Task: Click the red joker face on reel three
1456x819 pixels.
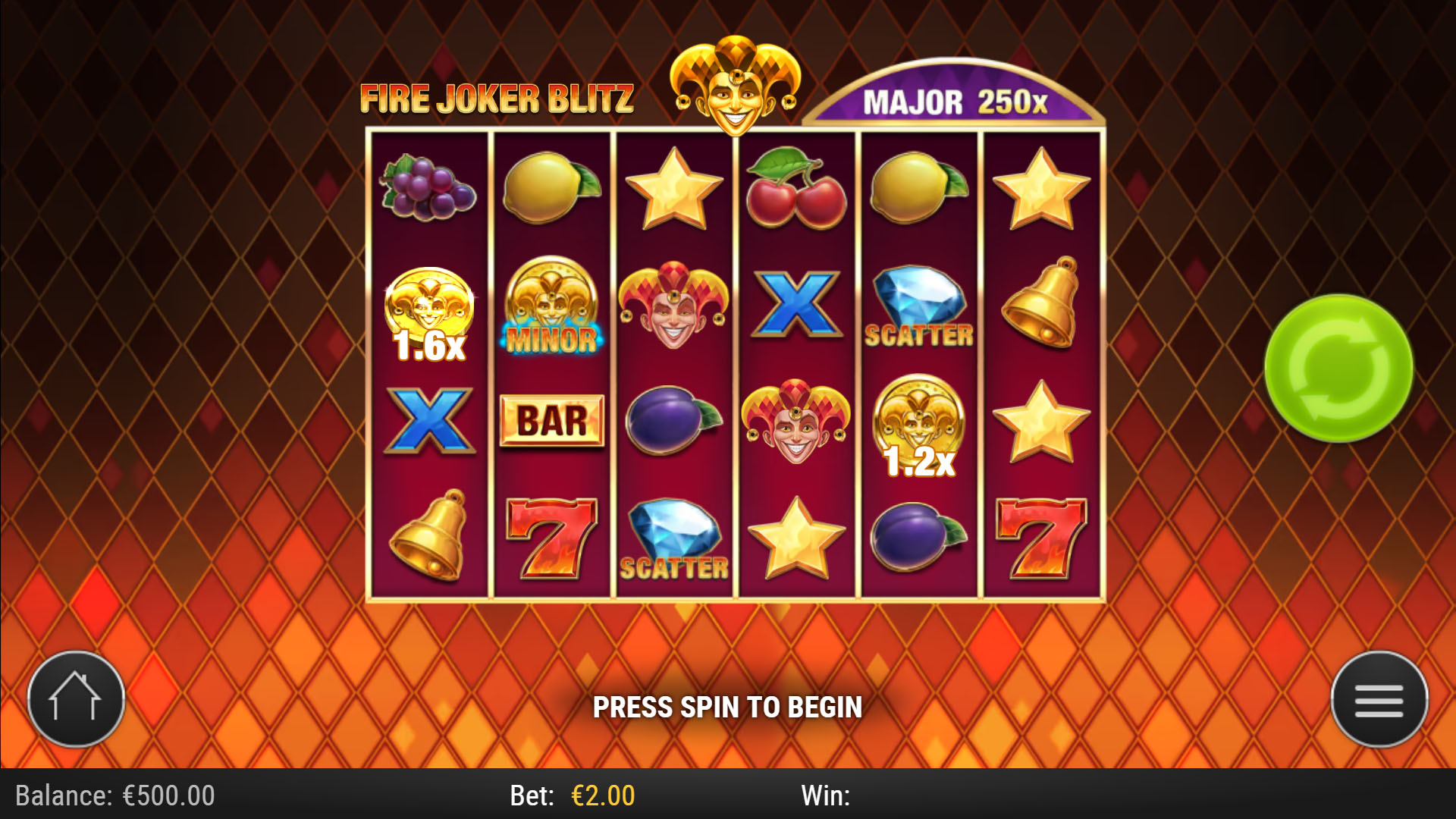Action: click(x=673, y=307)
